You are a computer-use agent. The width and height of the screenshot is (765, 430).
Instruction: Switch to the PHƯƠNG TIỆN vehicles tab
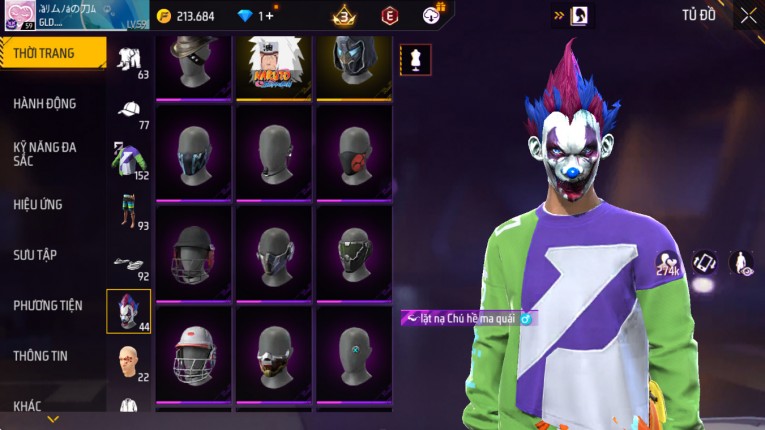tap(48, 305)
